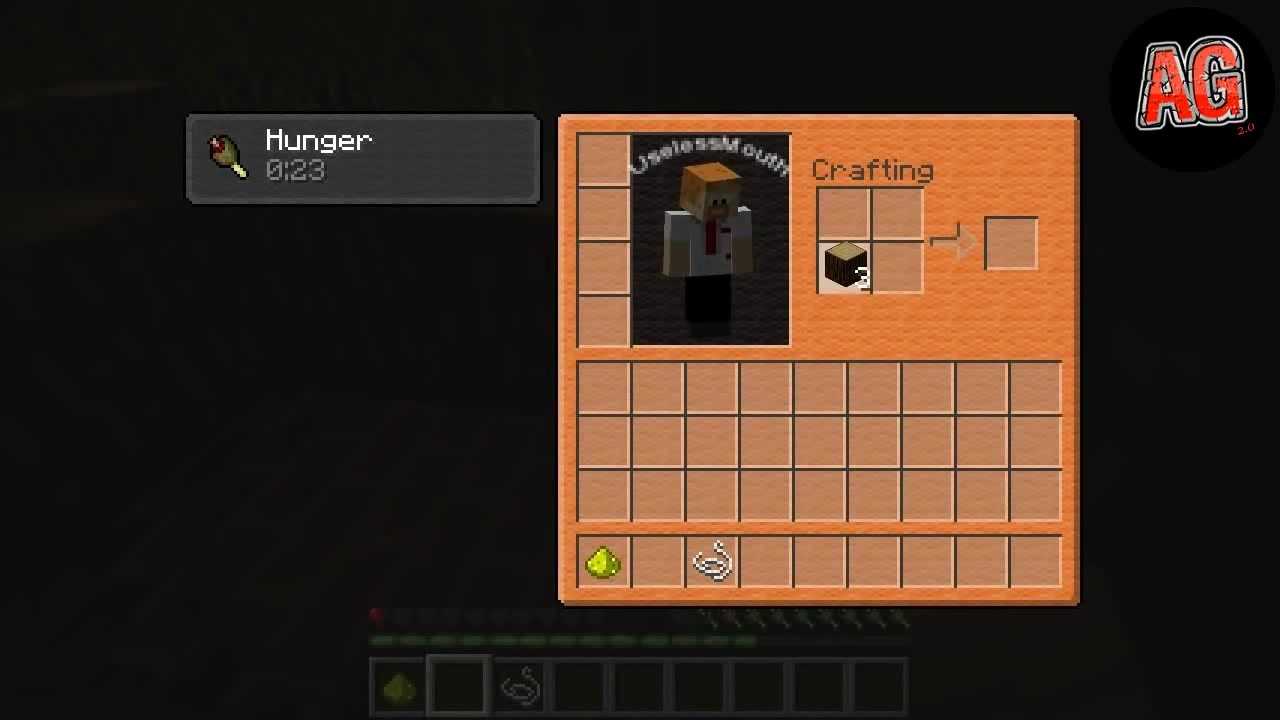
Task: Click the selected hotbar slot outline
Action: pos(457,685)
